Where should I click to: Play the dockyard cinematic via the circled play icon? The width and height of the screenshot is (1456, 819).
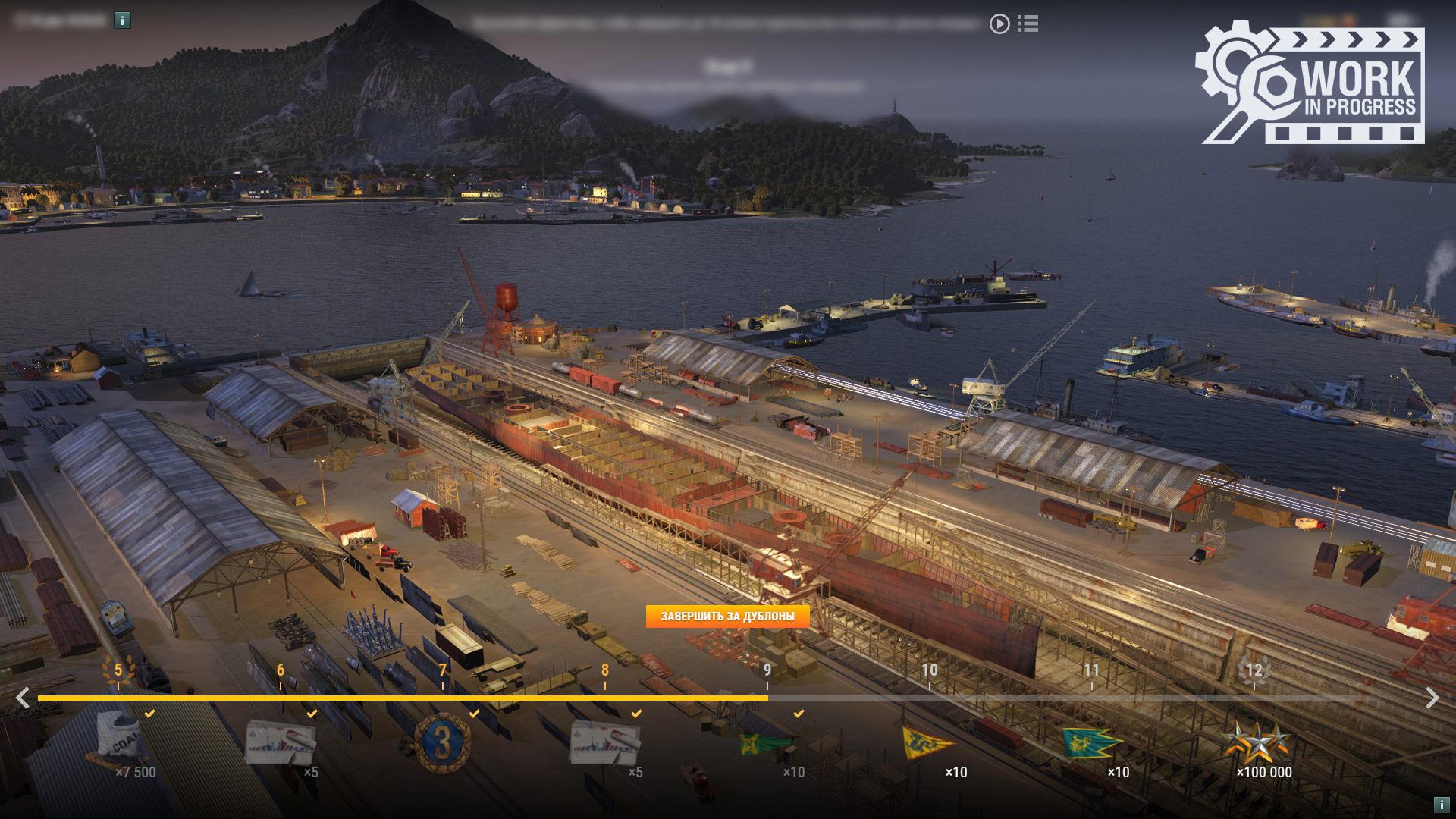[x=999, y=24]
